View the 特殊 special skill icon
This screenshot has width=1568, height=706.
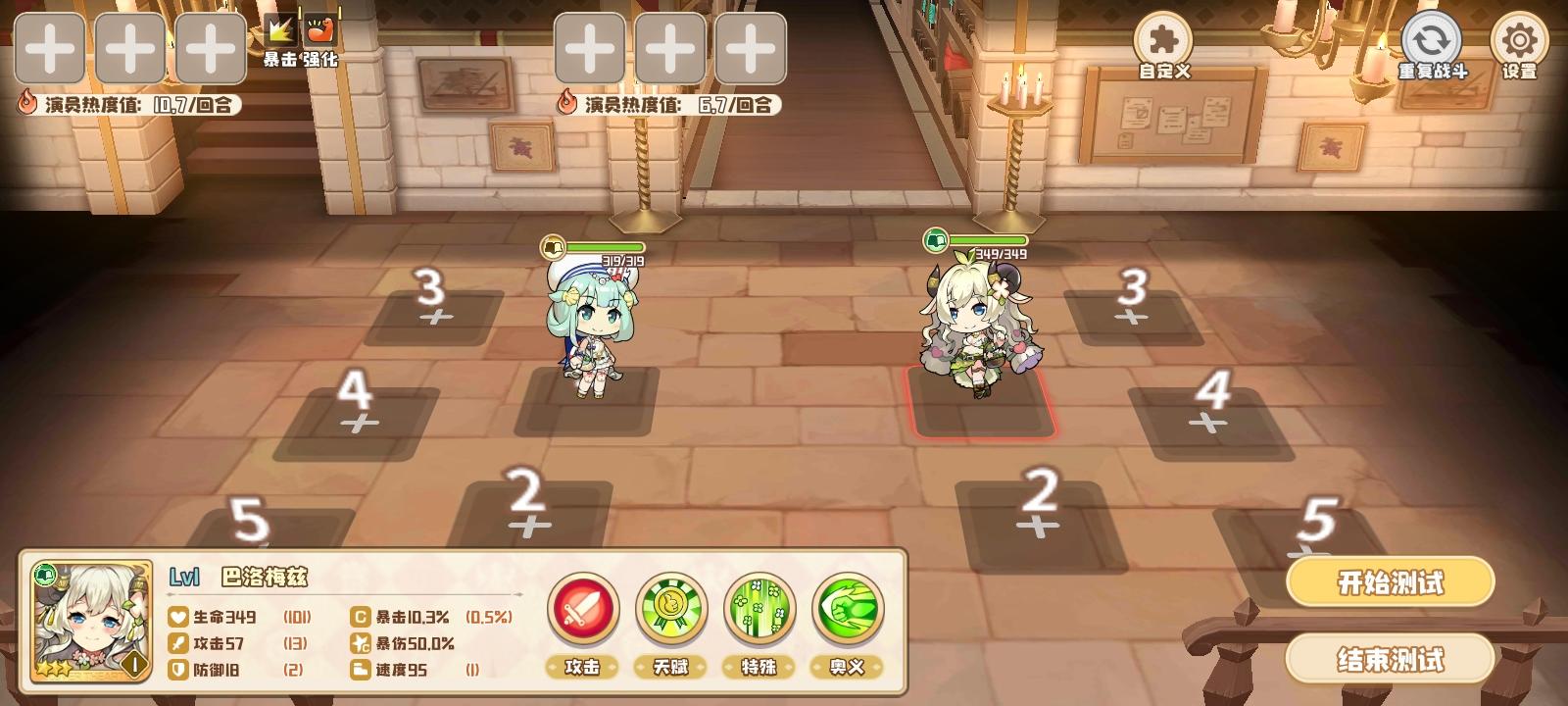(x=760, y=610)
